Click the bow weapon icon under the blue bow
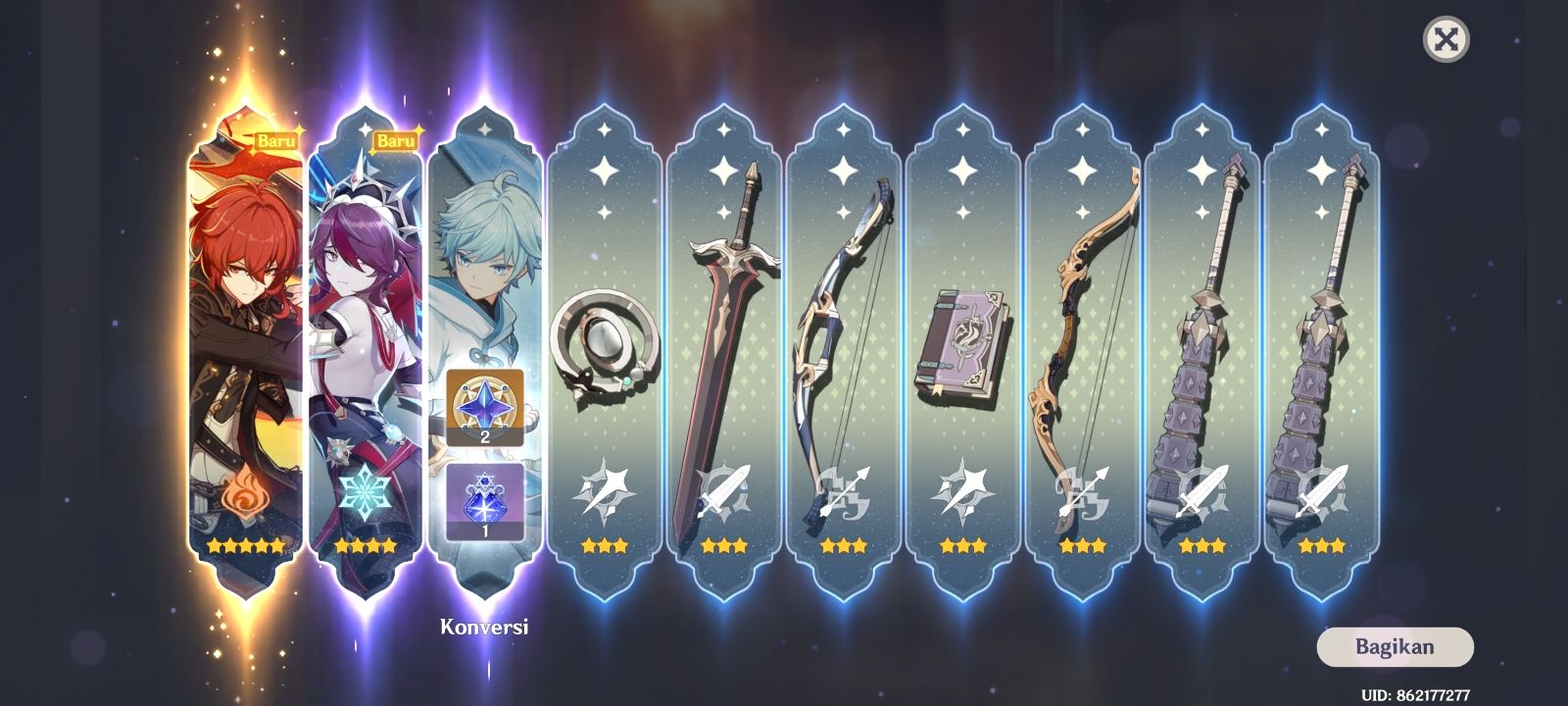1568x706 pixels. pos(841,492)
